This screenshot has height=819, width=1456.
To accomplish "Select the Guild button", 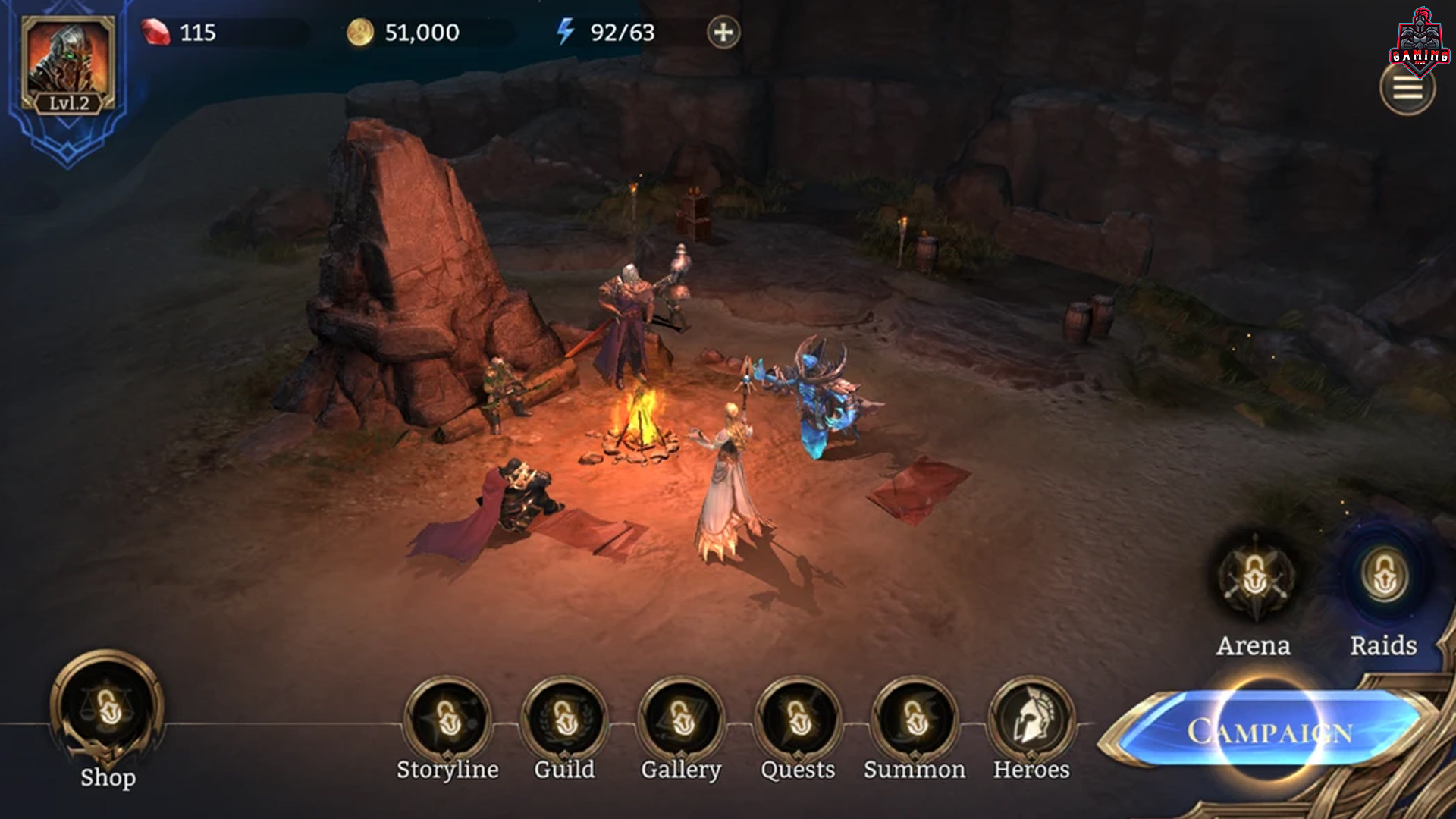I will [564, 719].
